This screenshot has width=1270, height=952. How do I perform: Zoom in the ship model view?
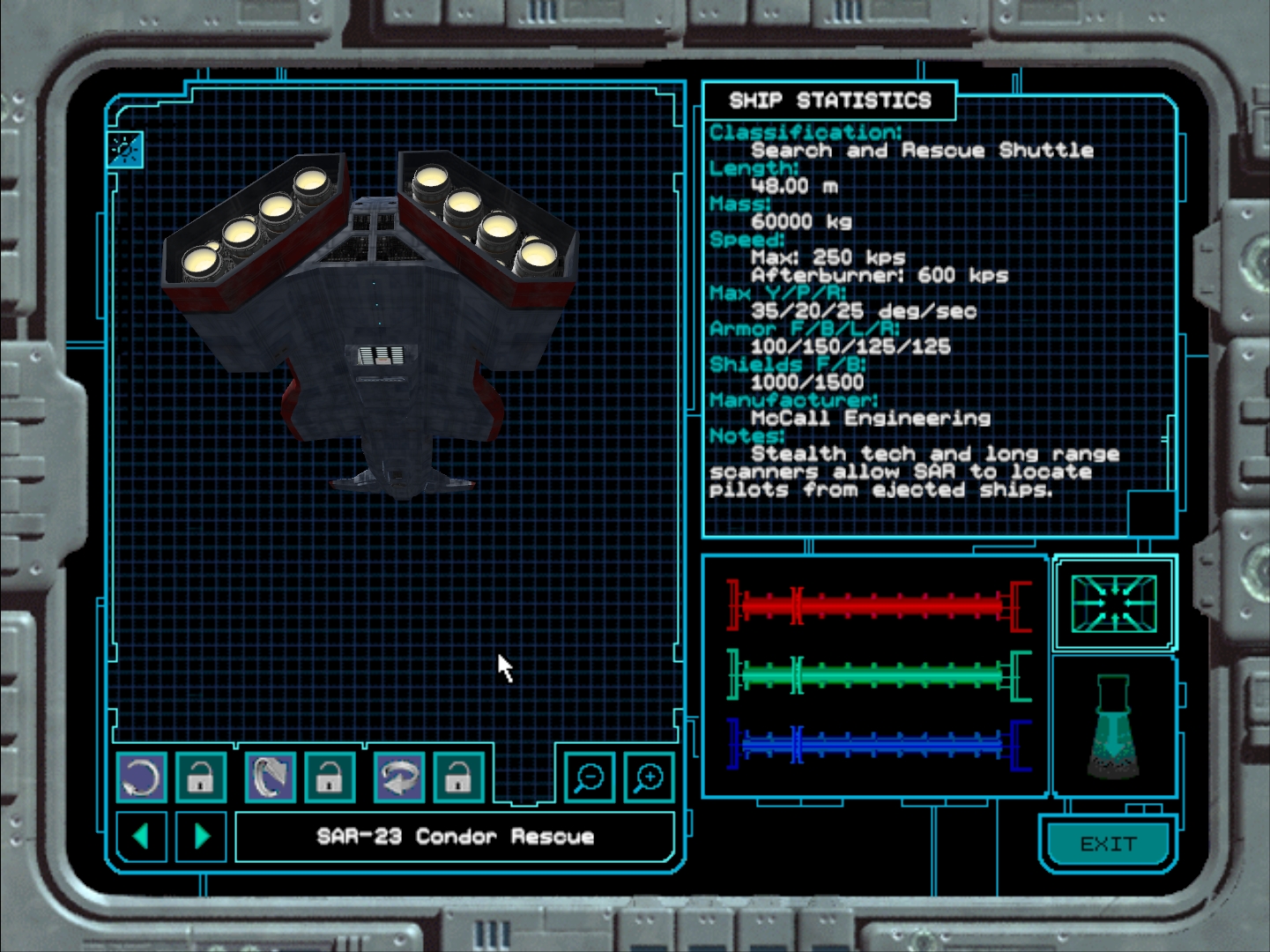[x=649, y=777]
